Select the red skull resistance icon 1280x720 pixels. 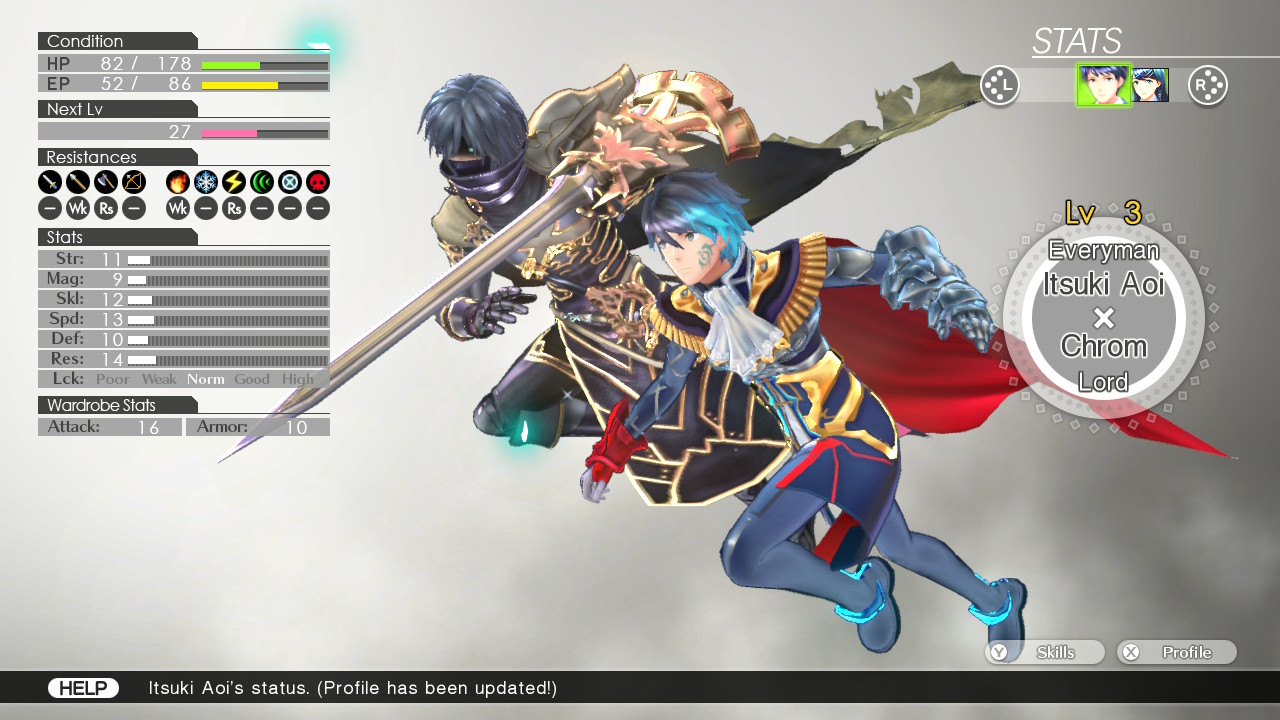point(318,182)
